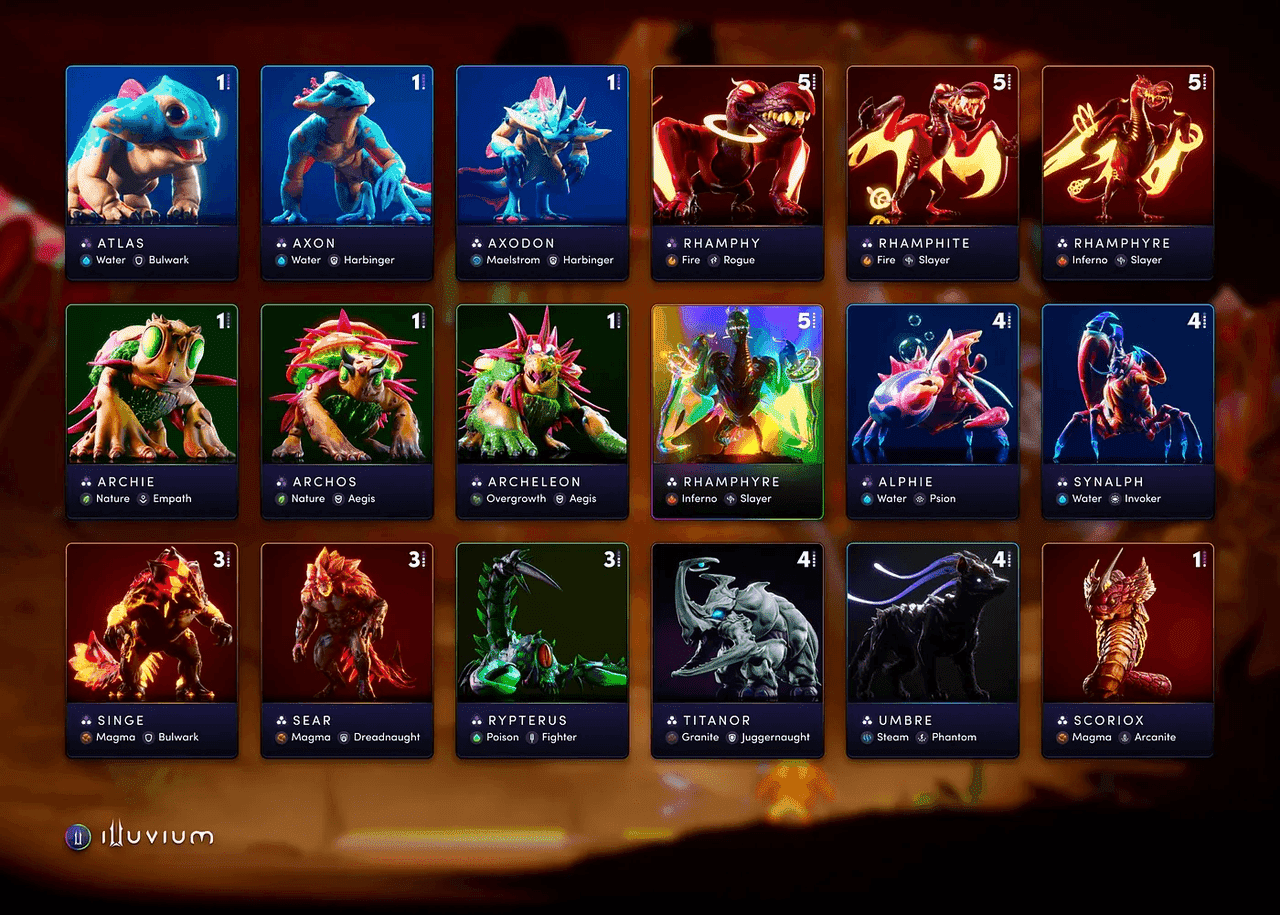Image resolution: width=1280 pixels, height=915 pixels.
Task: Open the Titanor Juggernaut card
Action: [737, 650]
